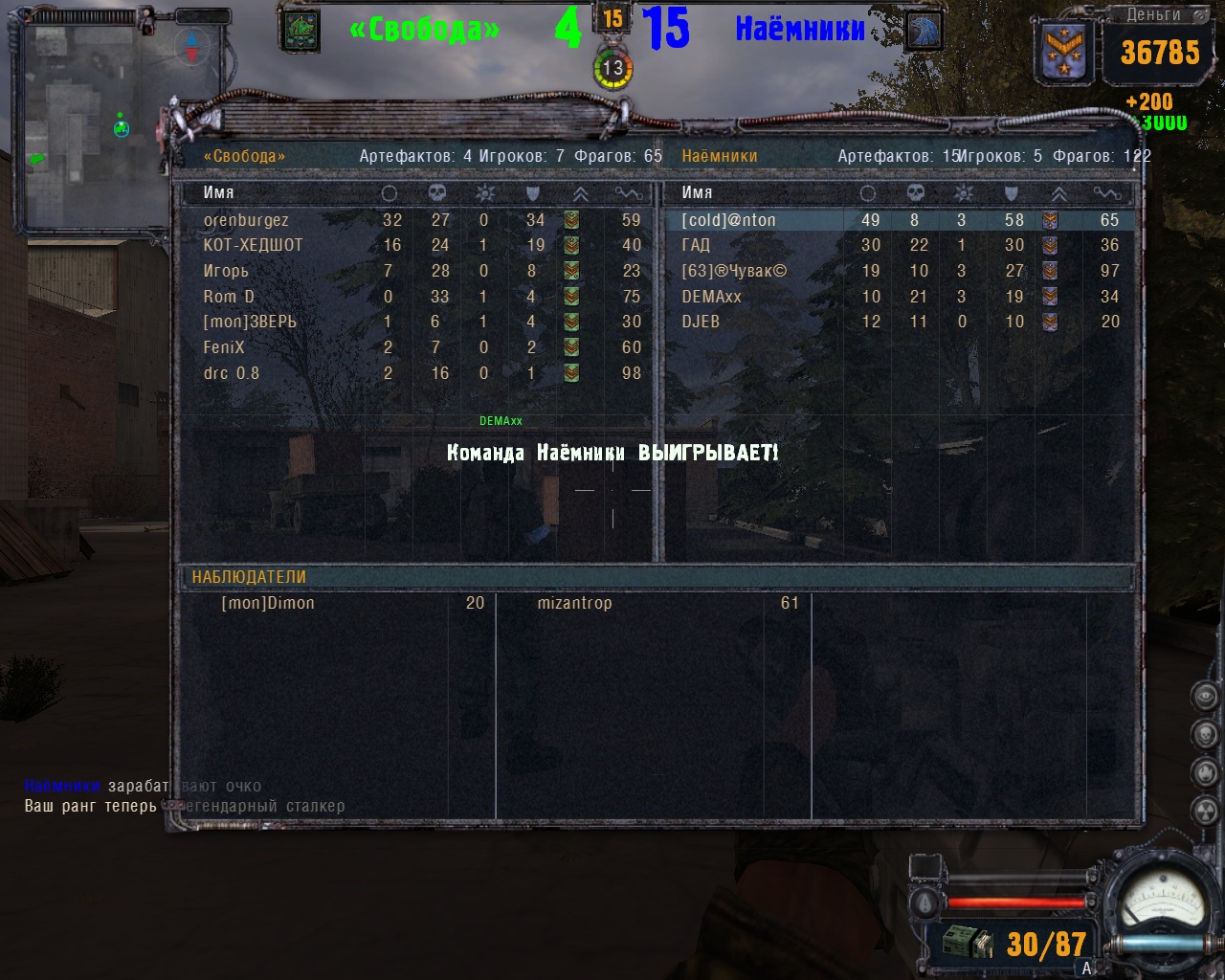The width and height of the screenshot is (1225, 980).
Task: Click the Свобода team emblem icon
Action: [301, 31]
